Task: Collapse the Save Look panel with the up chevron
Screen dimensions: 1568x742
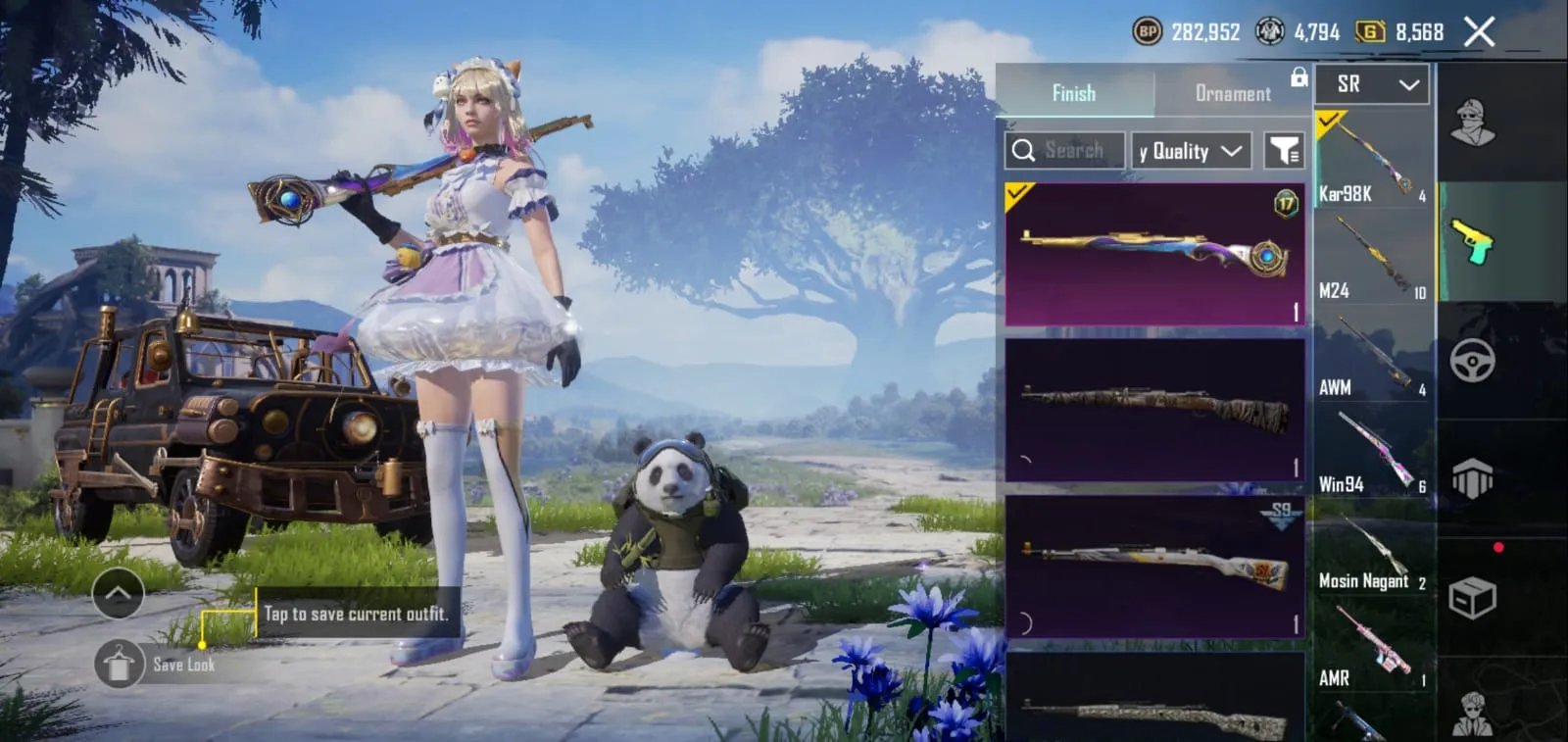Action: 119,594
